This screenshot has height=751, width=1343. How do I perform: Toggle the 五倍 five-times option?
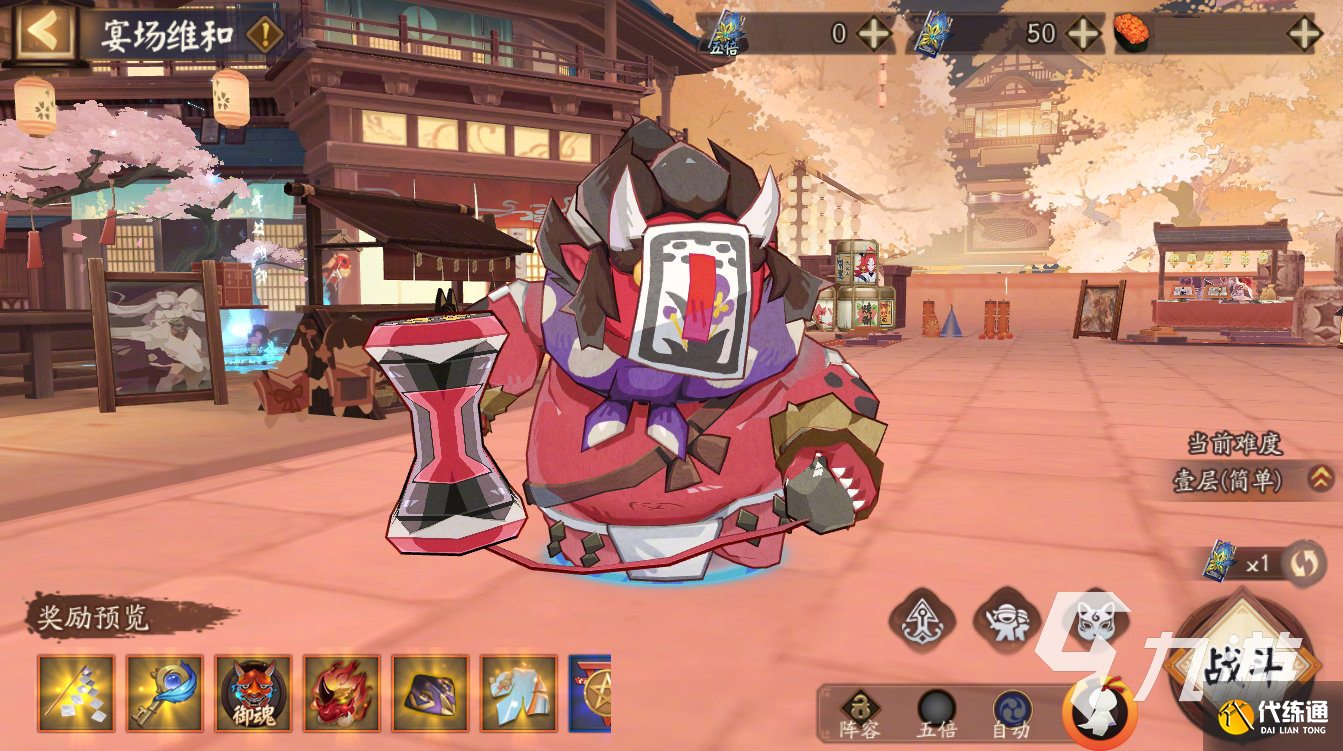pos(937,714)
